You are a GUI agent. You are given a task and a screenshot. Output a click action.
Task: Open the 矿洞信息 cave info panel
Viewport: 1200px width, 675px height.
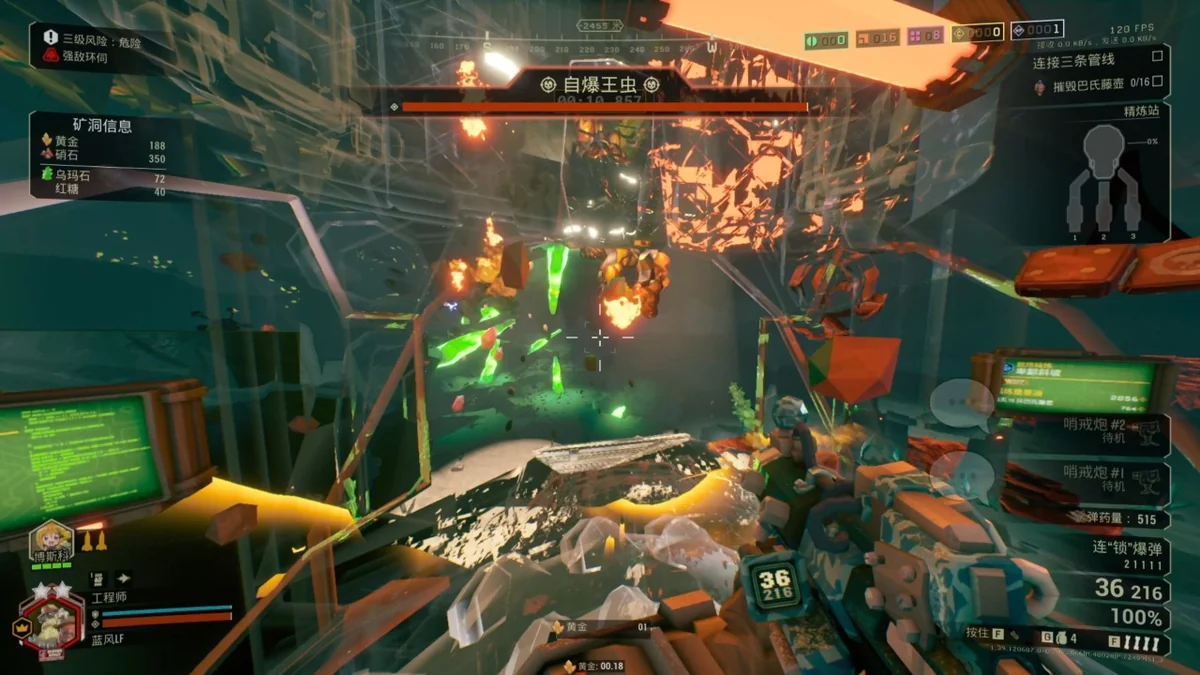point(105,126)
